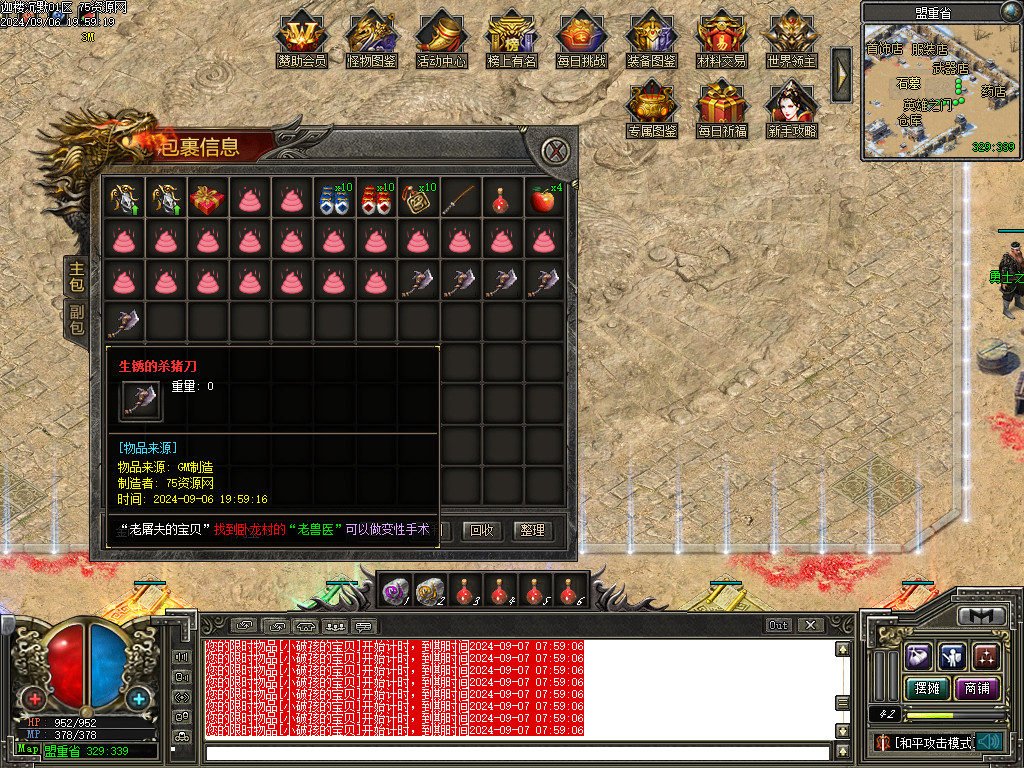
Task: Open the 每日挑战 daily challenge
Action: pyautogui.click(x=582, y=36)
